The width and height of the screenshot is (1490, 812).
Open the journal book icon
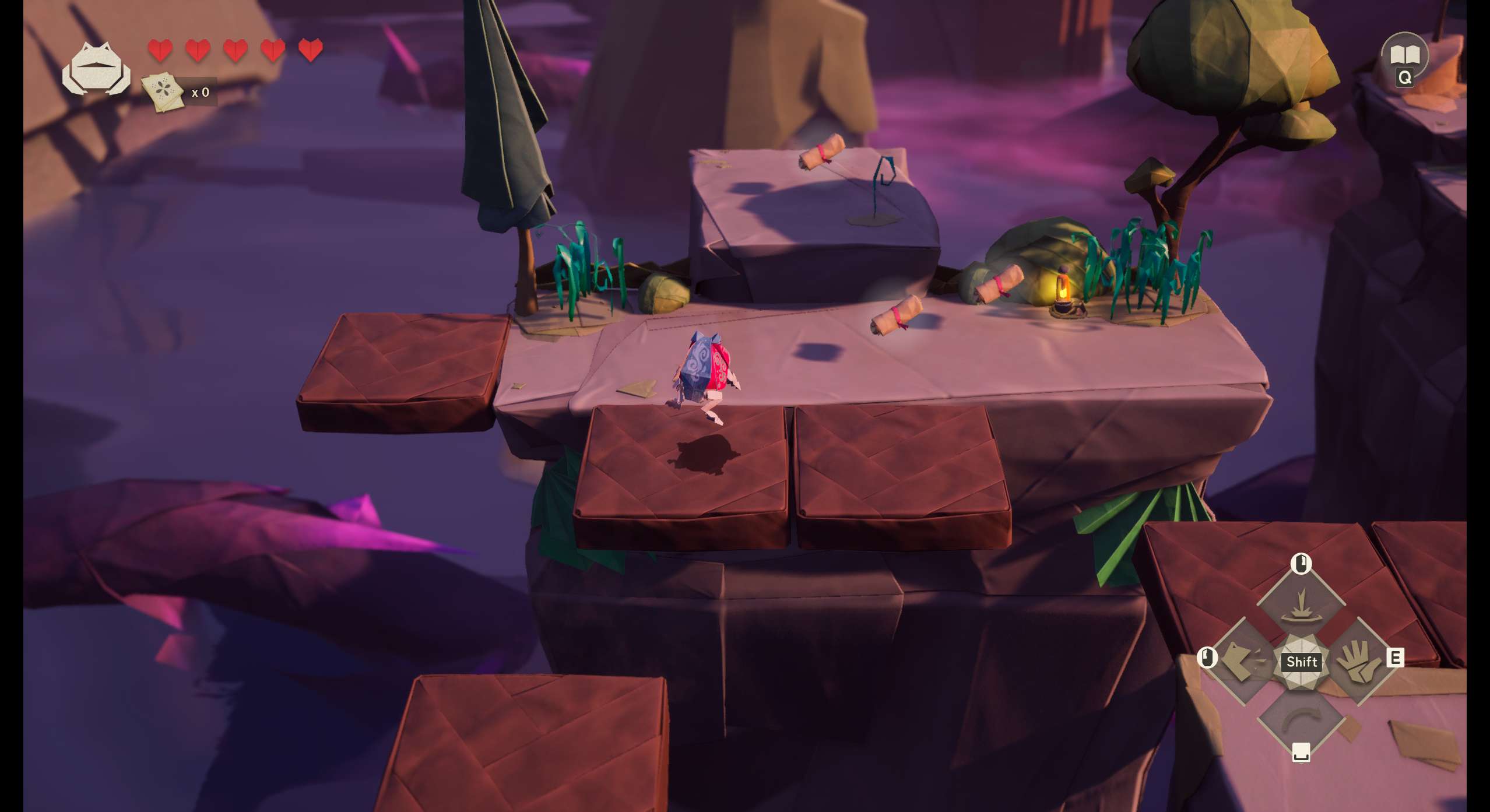(1404, 55)
